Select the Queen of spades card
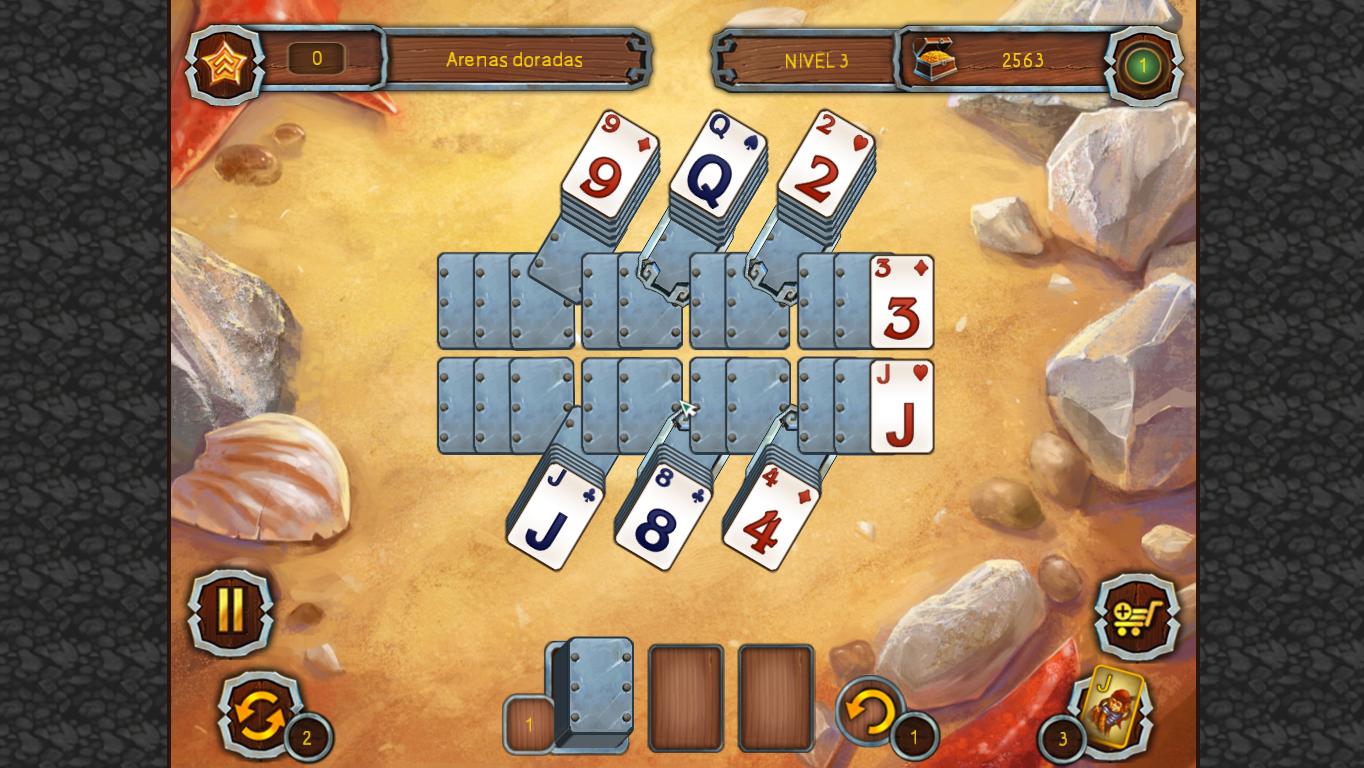Viewport: 1364px width, 768px height. [718, 165]
